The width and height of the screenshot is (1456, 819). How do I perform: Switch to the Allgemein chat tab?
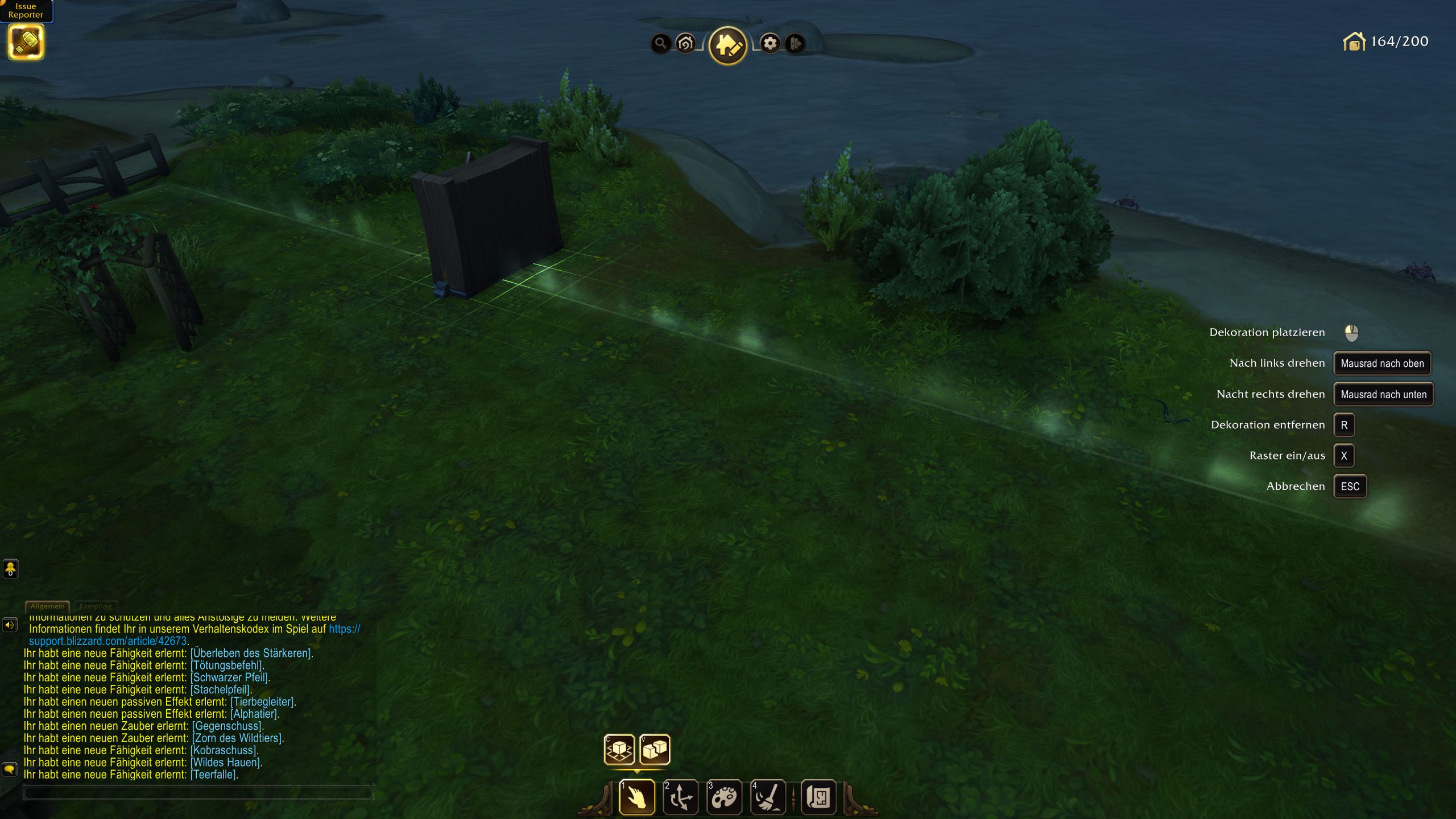[47, 606]
